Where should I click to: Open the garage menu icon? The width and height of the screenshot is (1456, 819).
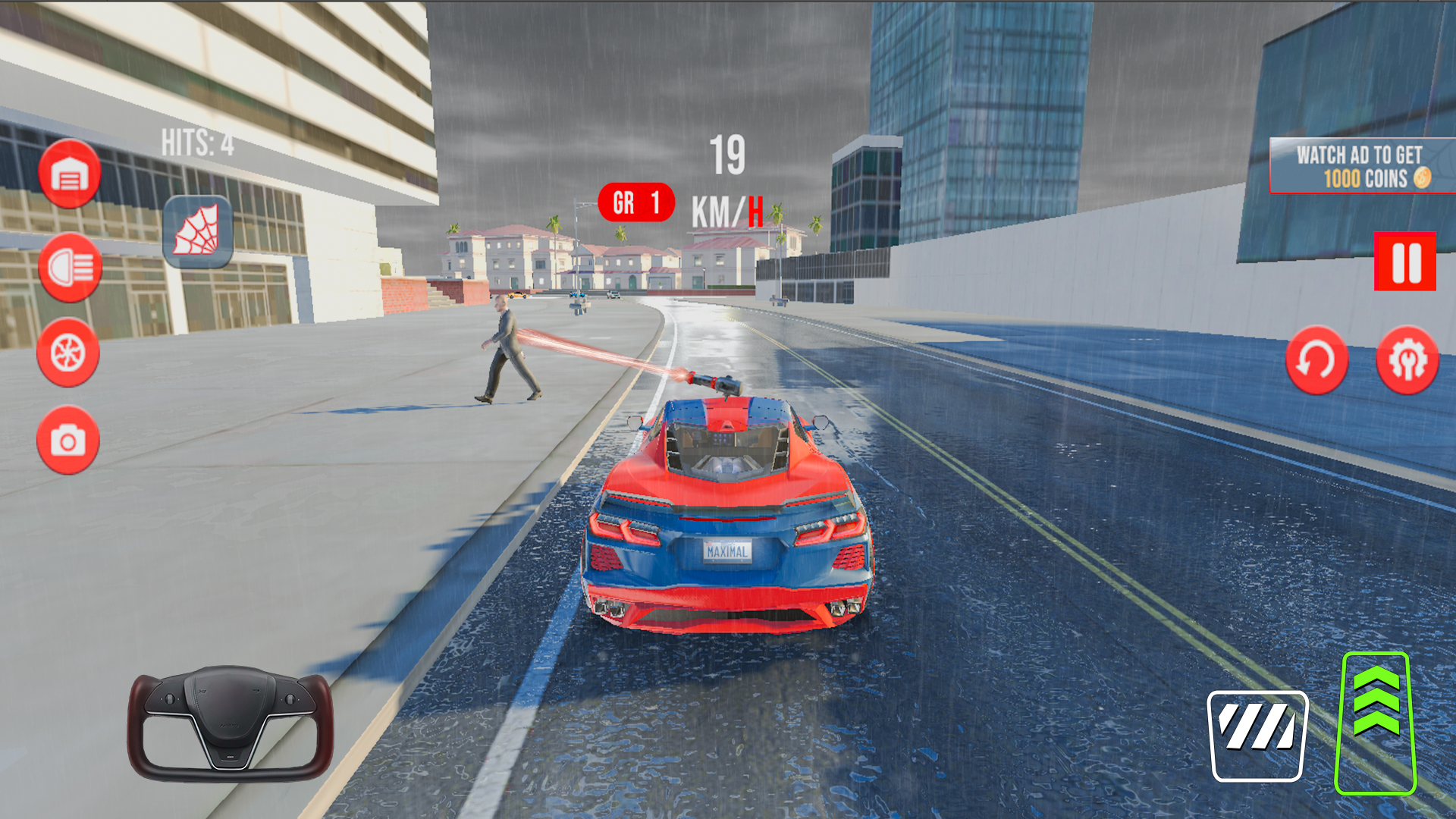click(x=69, y=172)
